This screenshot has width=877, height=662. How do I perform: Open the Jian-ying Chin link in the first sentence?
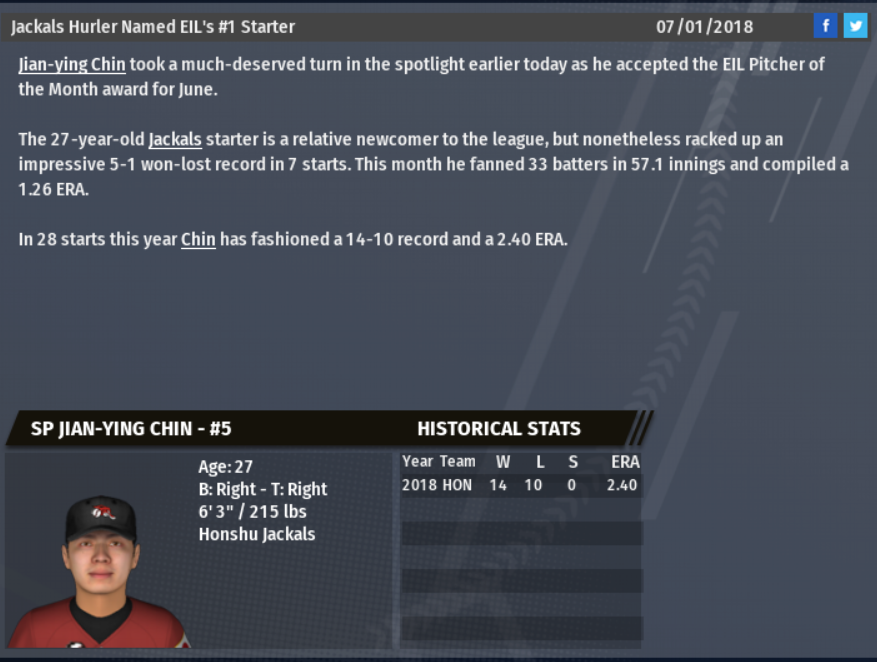click(x=72, y=65)
